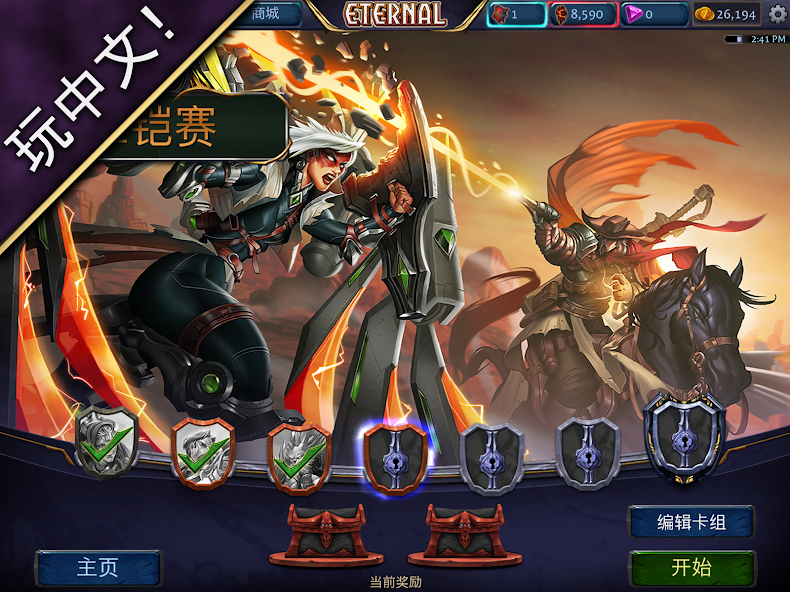Select the glowing highlighted locked shield
This screenshot has width=790, height=592.
point(395,455)
